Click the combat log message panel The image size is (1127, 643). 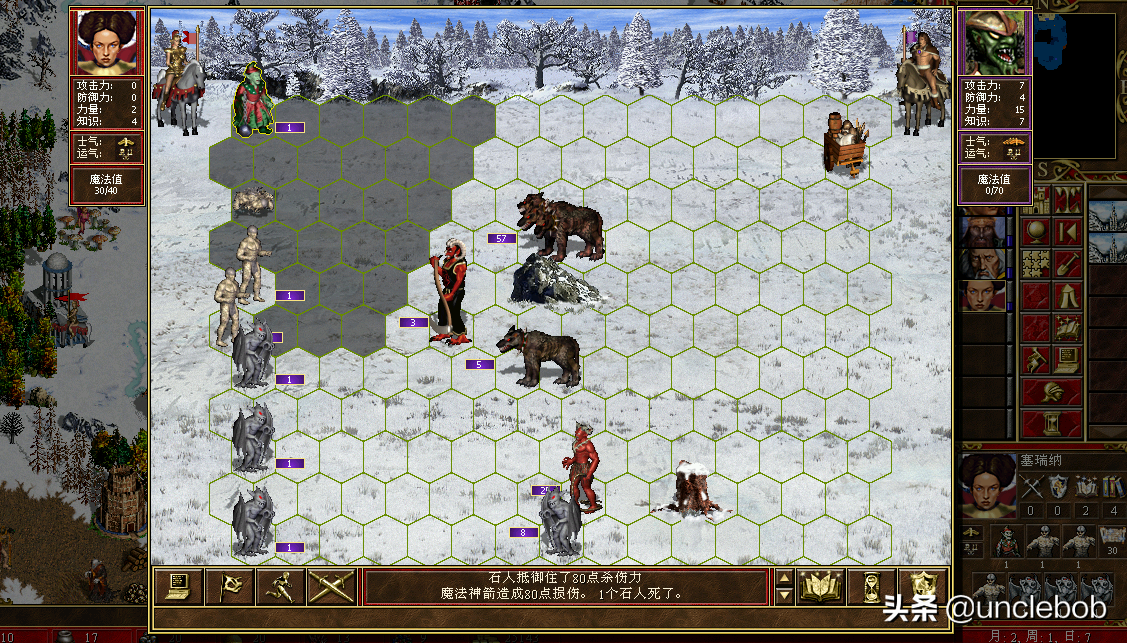(567, 586)
